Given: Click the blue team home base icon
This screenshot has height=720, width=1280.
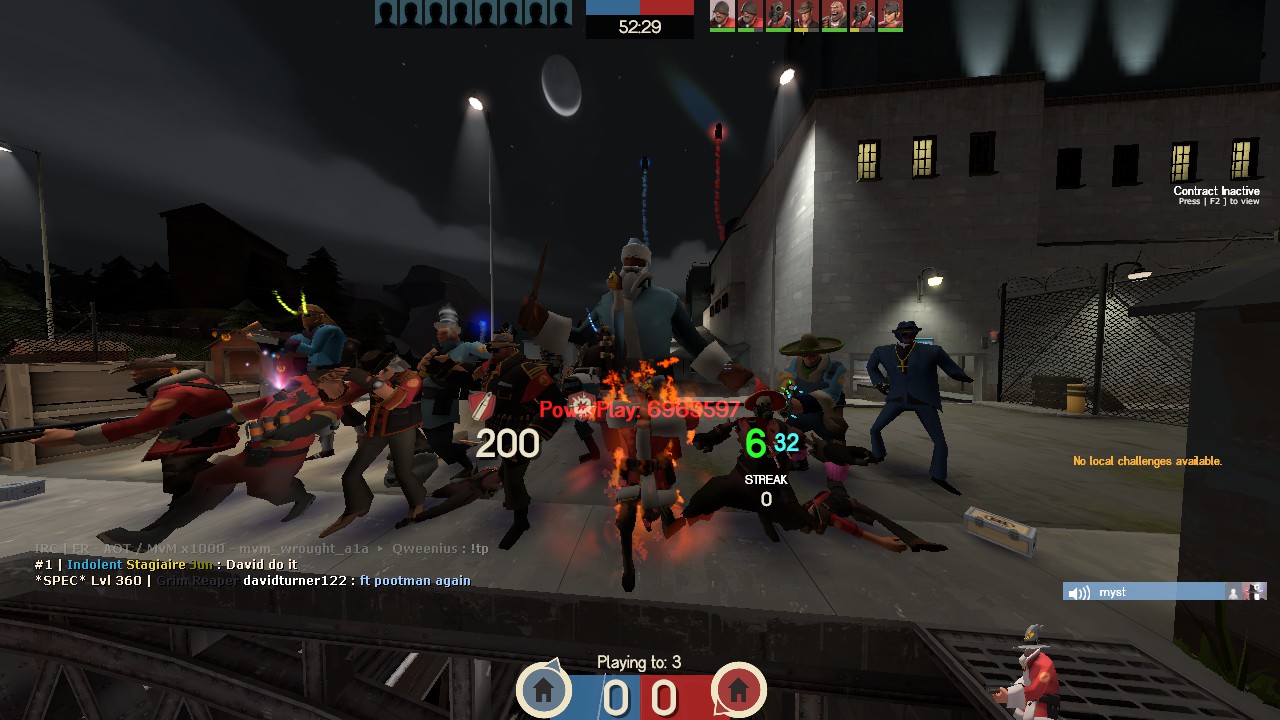Looking at the screenshot, I should coord(543,689).
